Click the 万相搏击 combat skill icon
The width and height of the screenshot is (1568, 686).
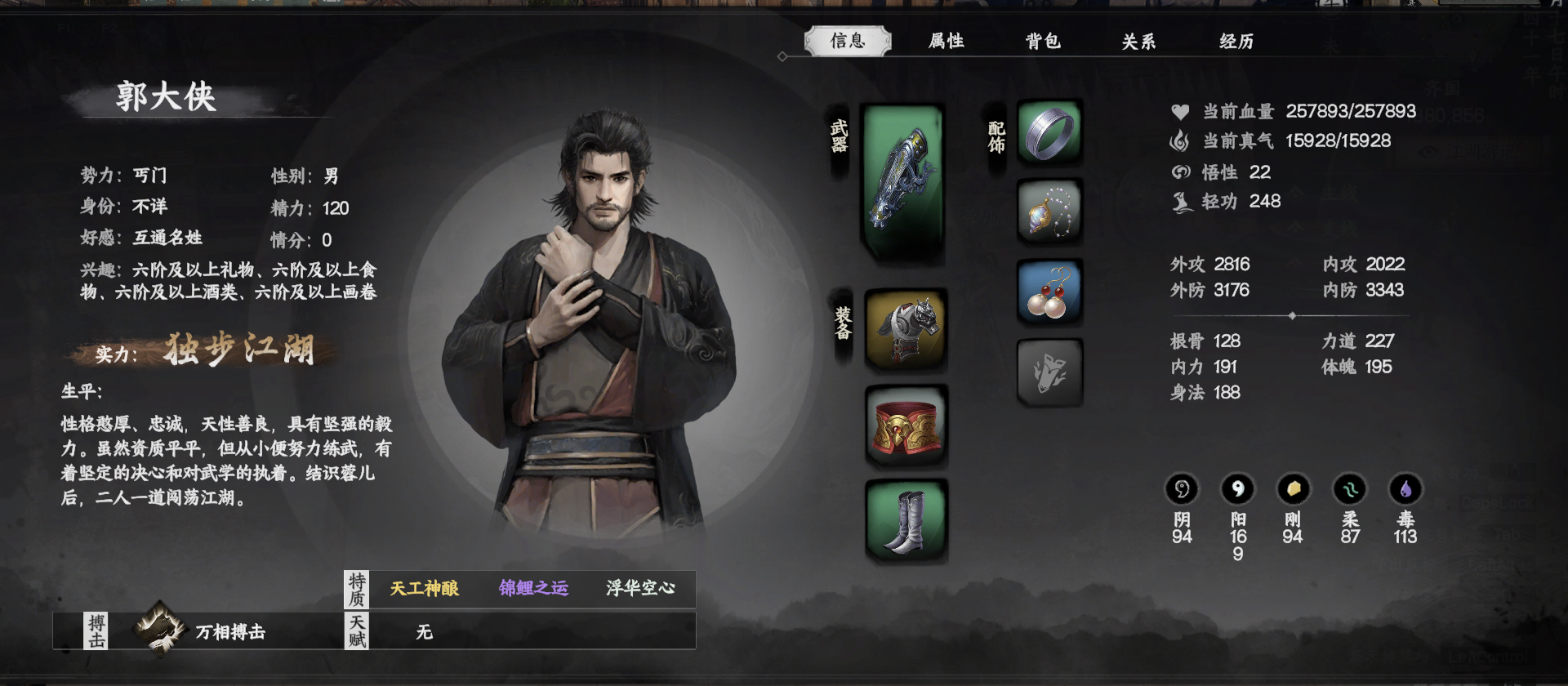(157, 630)
